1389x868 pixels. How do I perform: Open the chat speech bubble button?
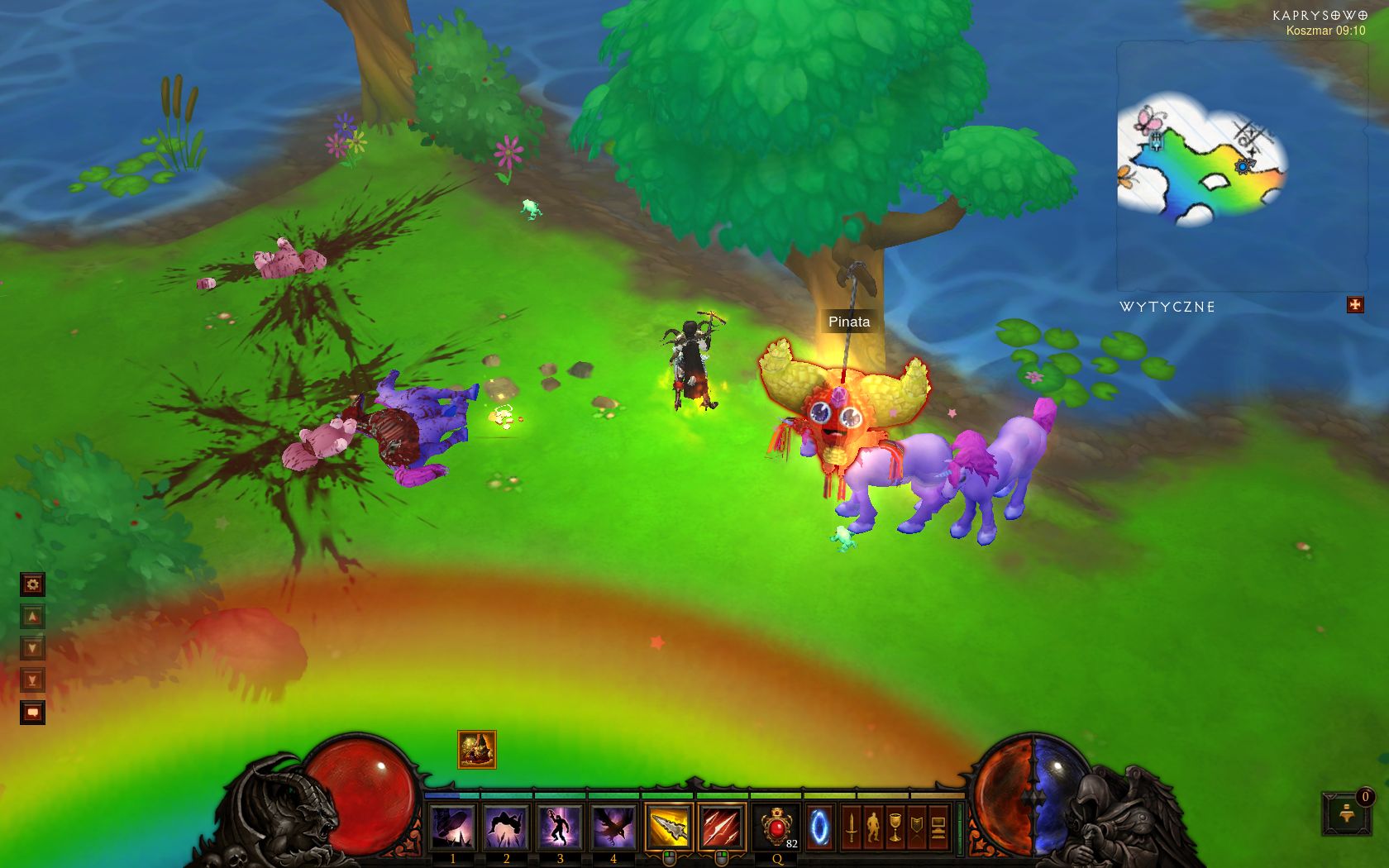pyautogui.click(x=32, y=712)
